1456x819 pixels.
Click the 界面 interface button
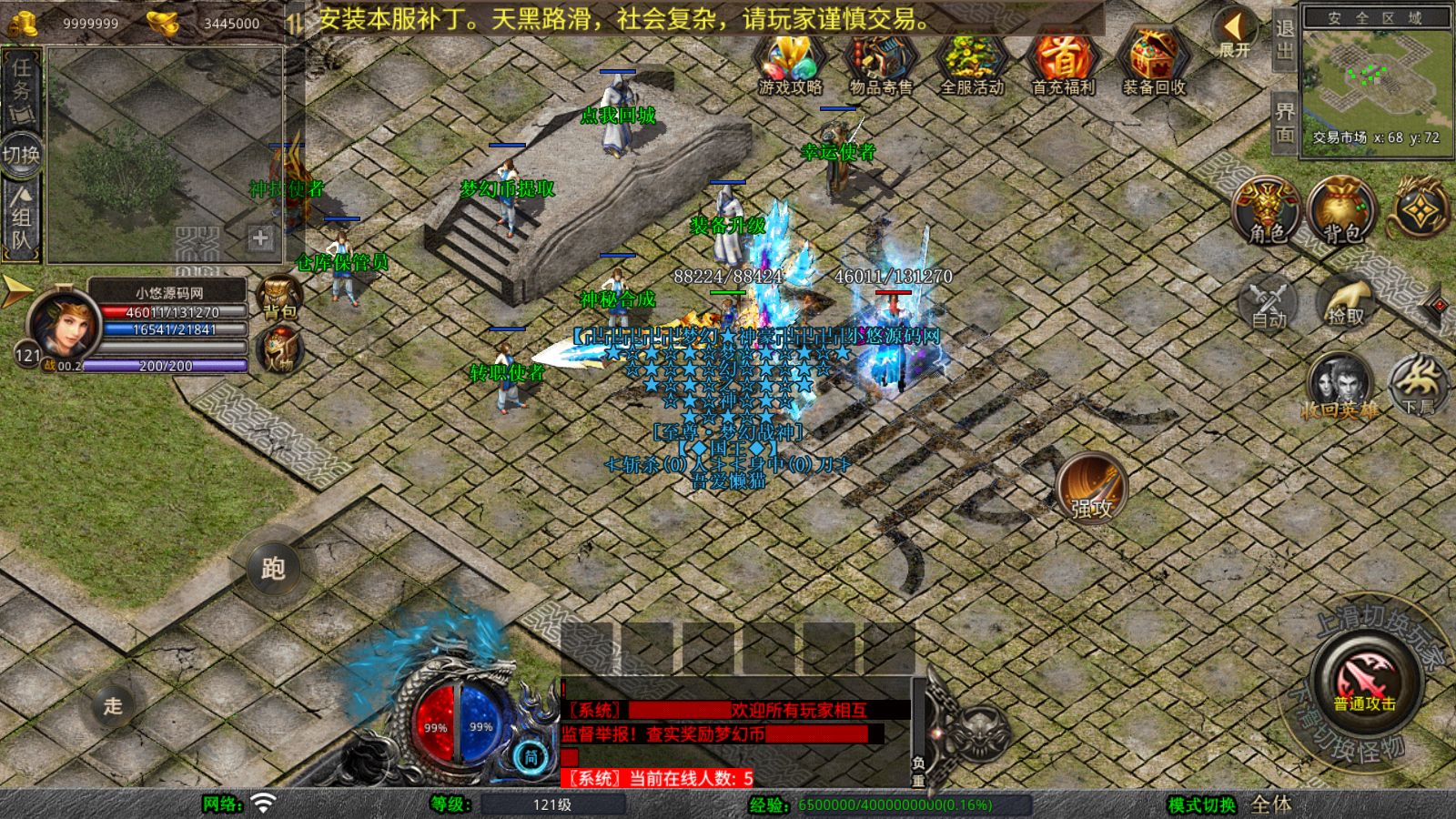click(1284, 122)
